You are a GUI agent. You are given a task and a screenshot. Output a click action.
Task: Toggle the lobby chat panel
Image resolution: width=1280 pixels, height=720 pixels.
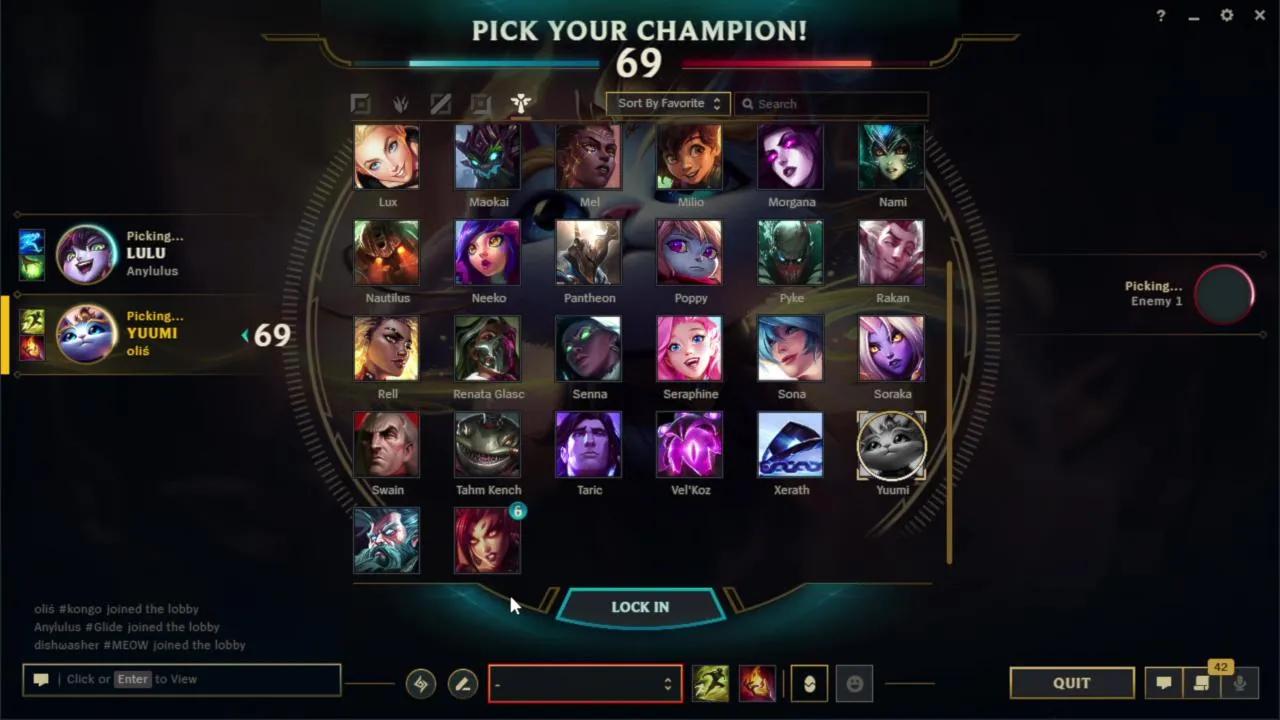tap(1163, 683)
